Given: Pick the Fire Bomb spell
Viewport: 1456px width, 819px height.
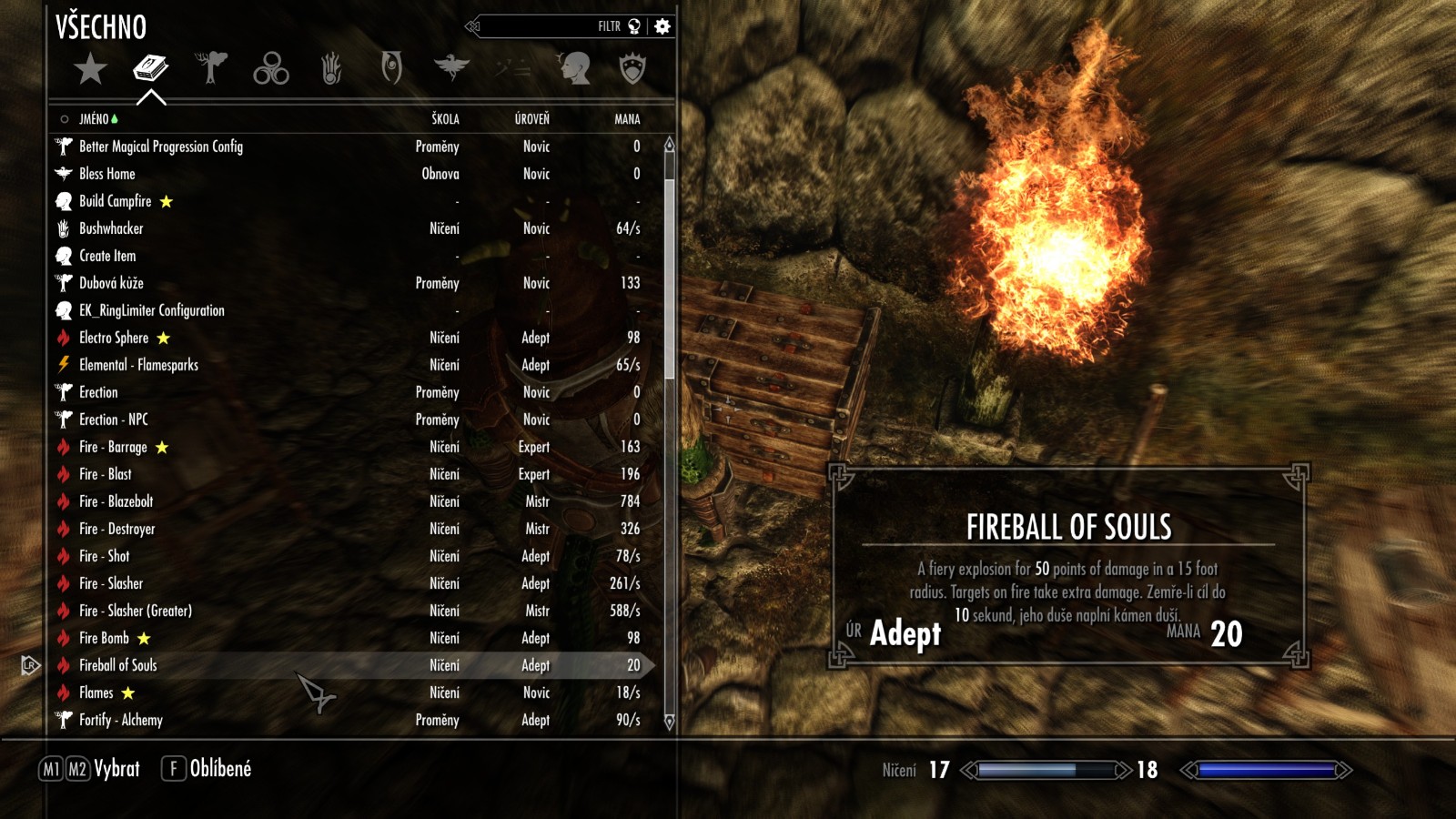Looking at the screenshot, I should 104,638.
